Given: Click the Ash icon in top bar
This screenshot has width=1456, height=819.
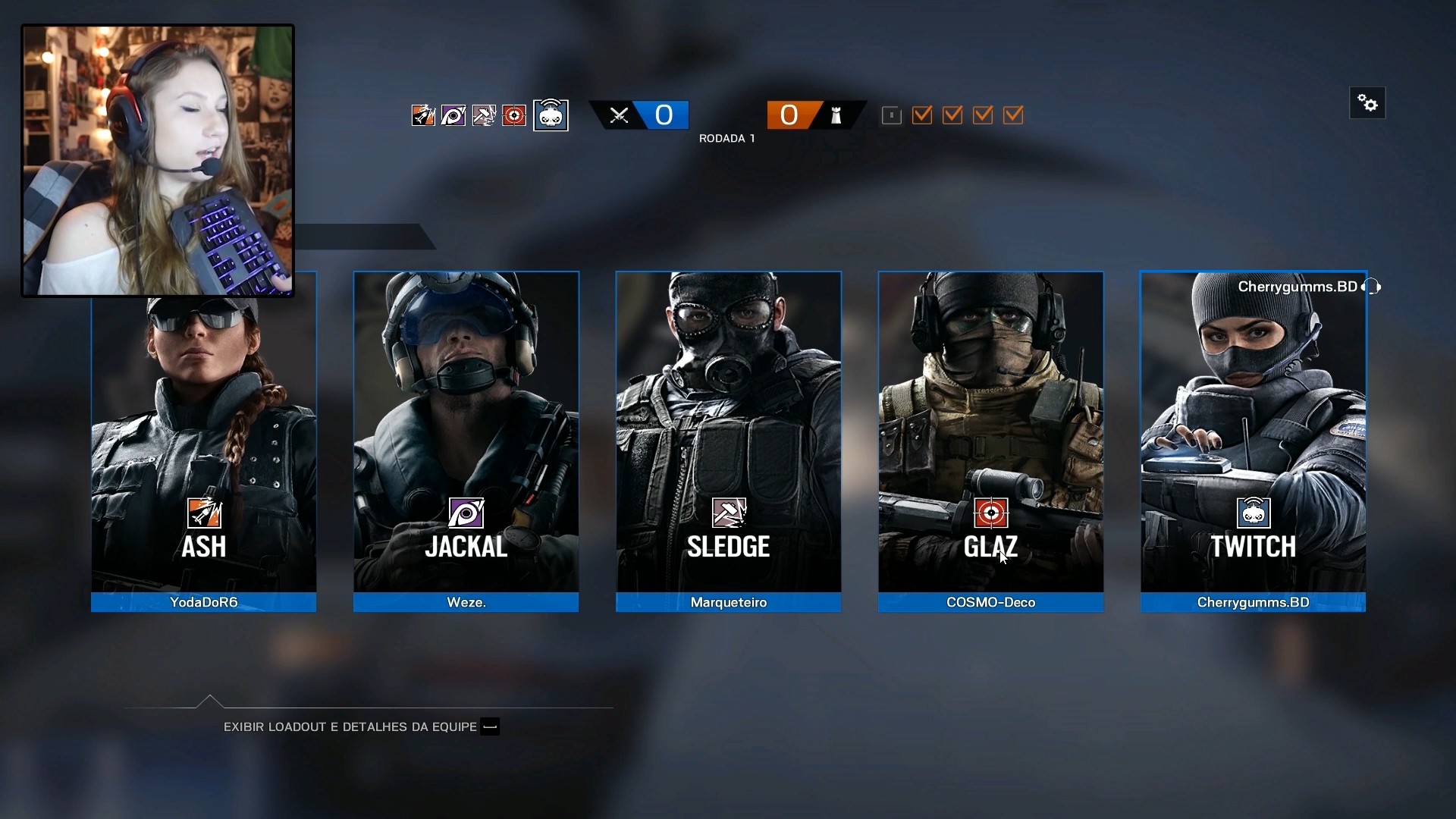Looking at the screenshot, I should pos(423,115).
